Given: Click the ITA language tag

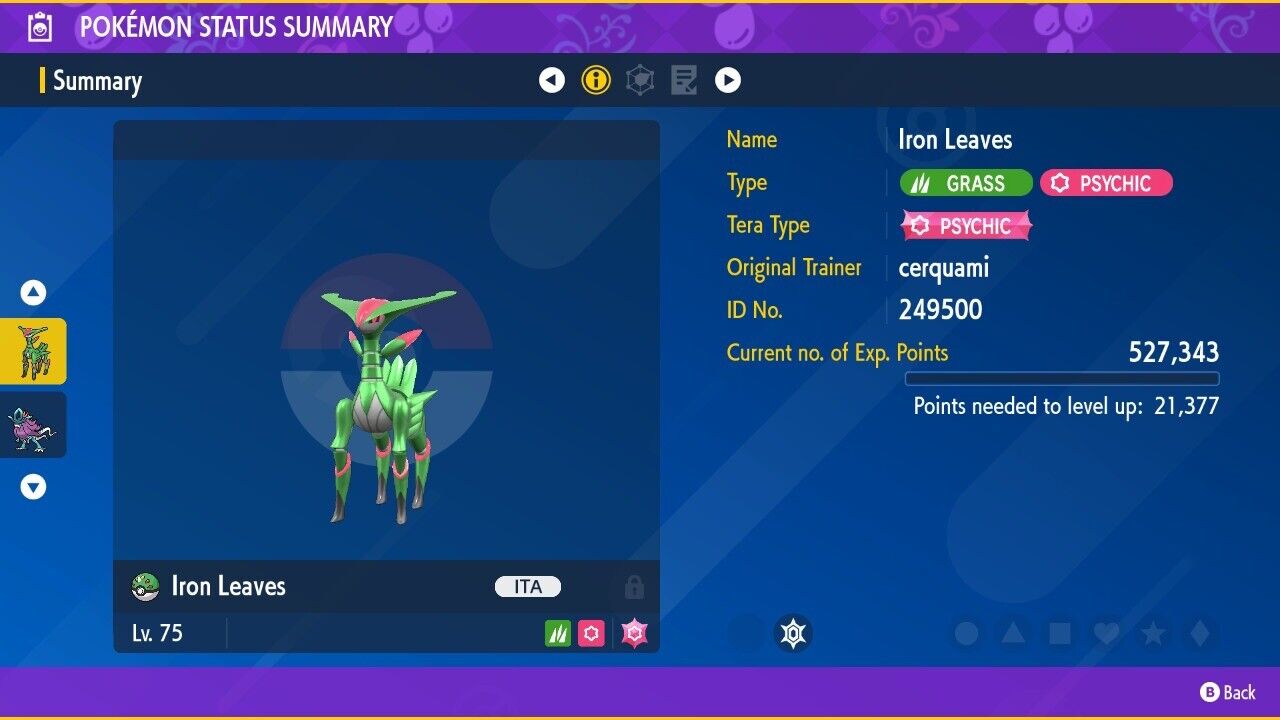Looking at the screenshot, I should click(528, 587).
